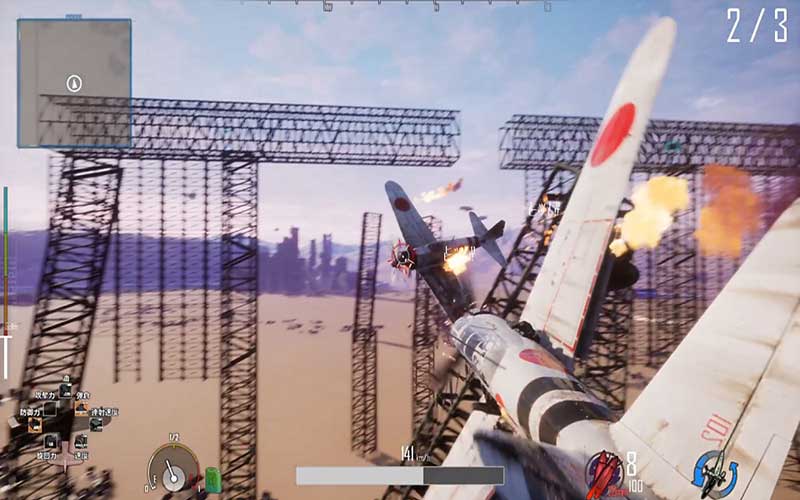Choose the 連射速度 fire rate upgrade icon
800x500 pixels.
pyautogui.click(x=96, y=424)
